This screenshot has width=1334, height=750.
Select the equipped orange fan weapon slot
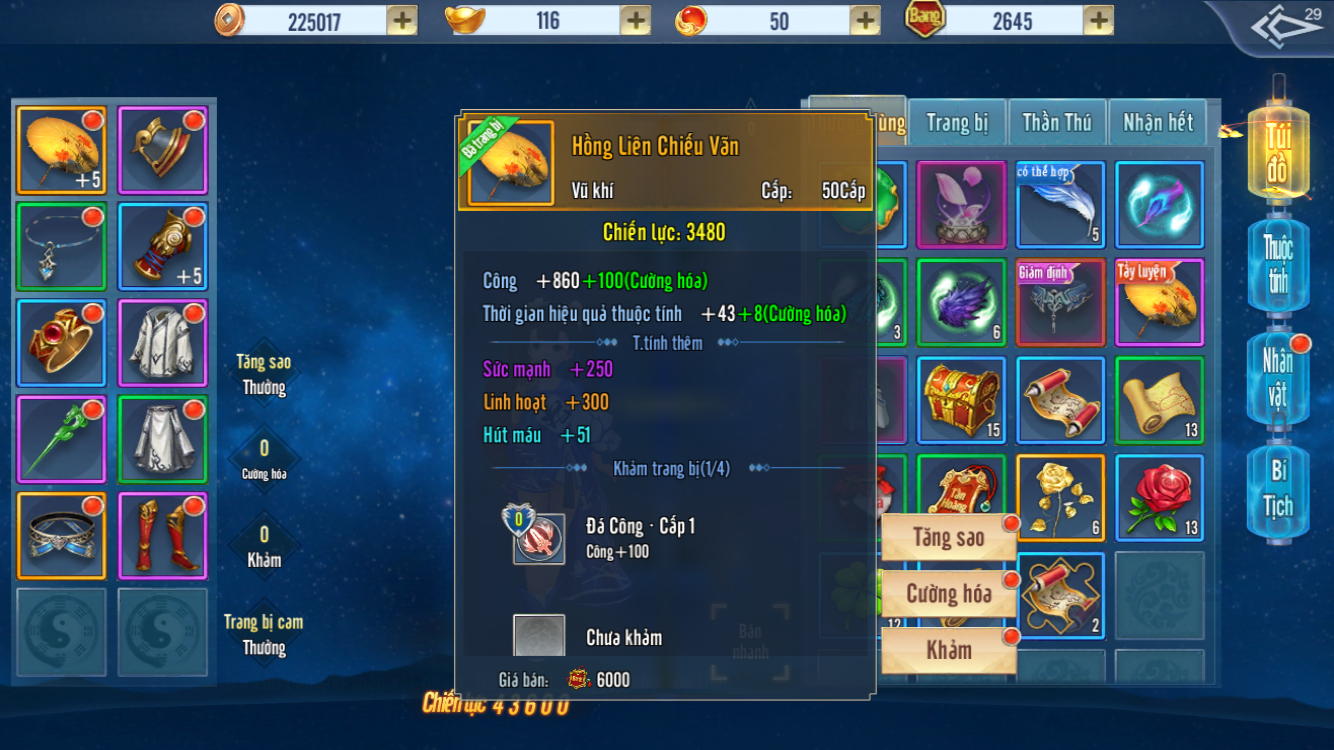coord(61,150)
